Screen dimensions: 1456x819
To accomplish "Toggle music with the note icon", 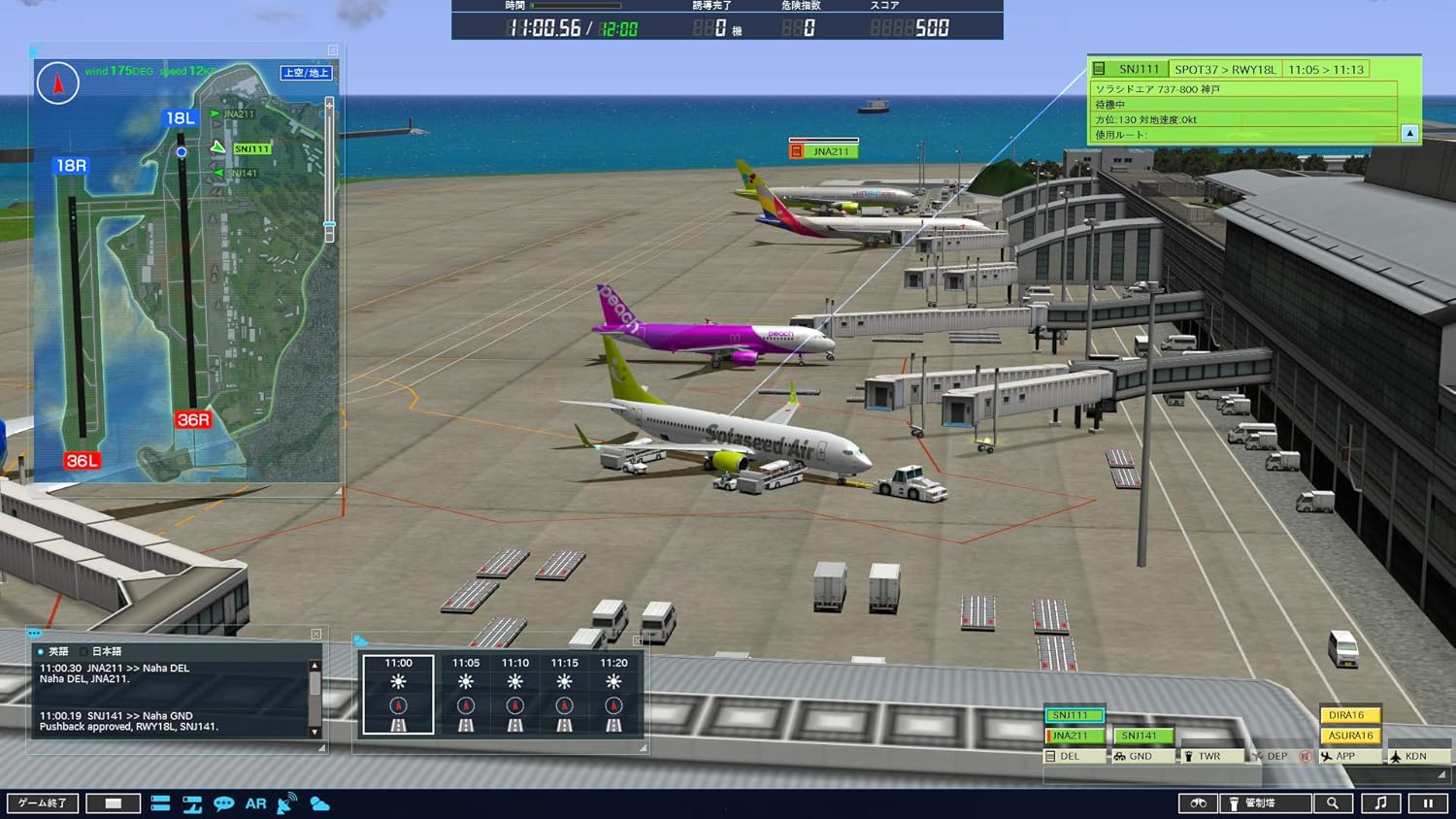I will (x=1380, y=803).
